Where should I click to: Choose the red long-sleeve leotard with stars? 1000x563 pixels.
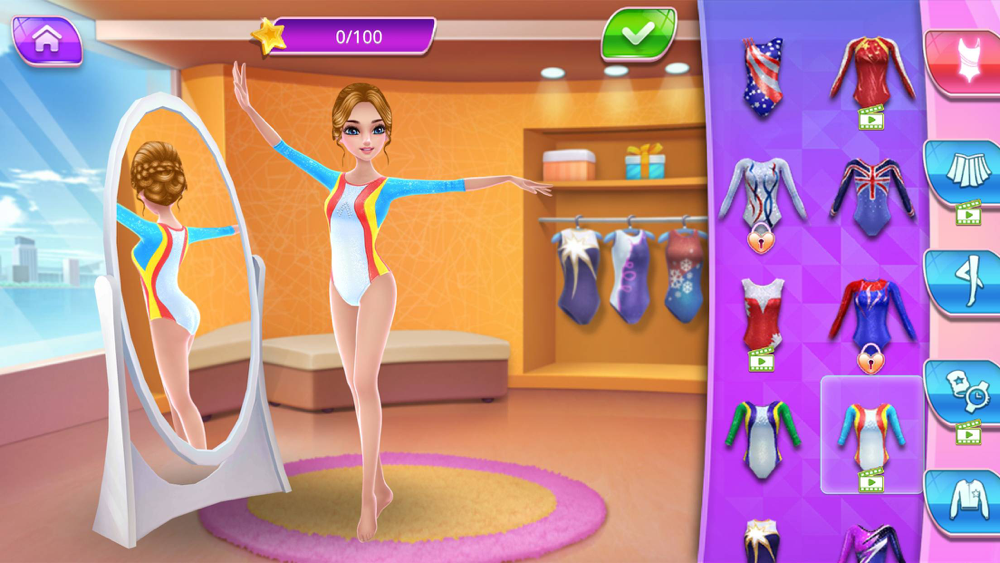click(872, 72)
